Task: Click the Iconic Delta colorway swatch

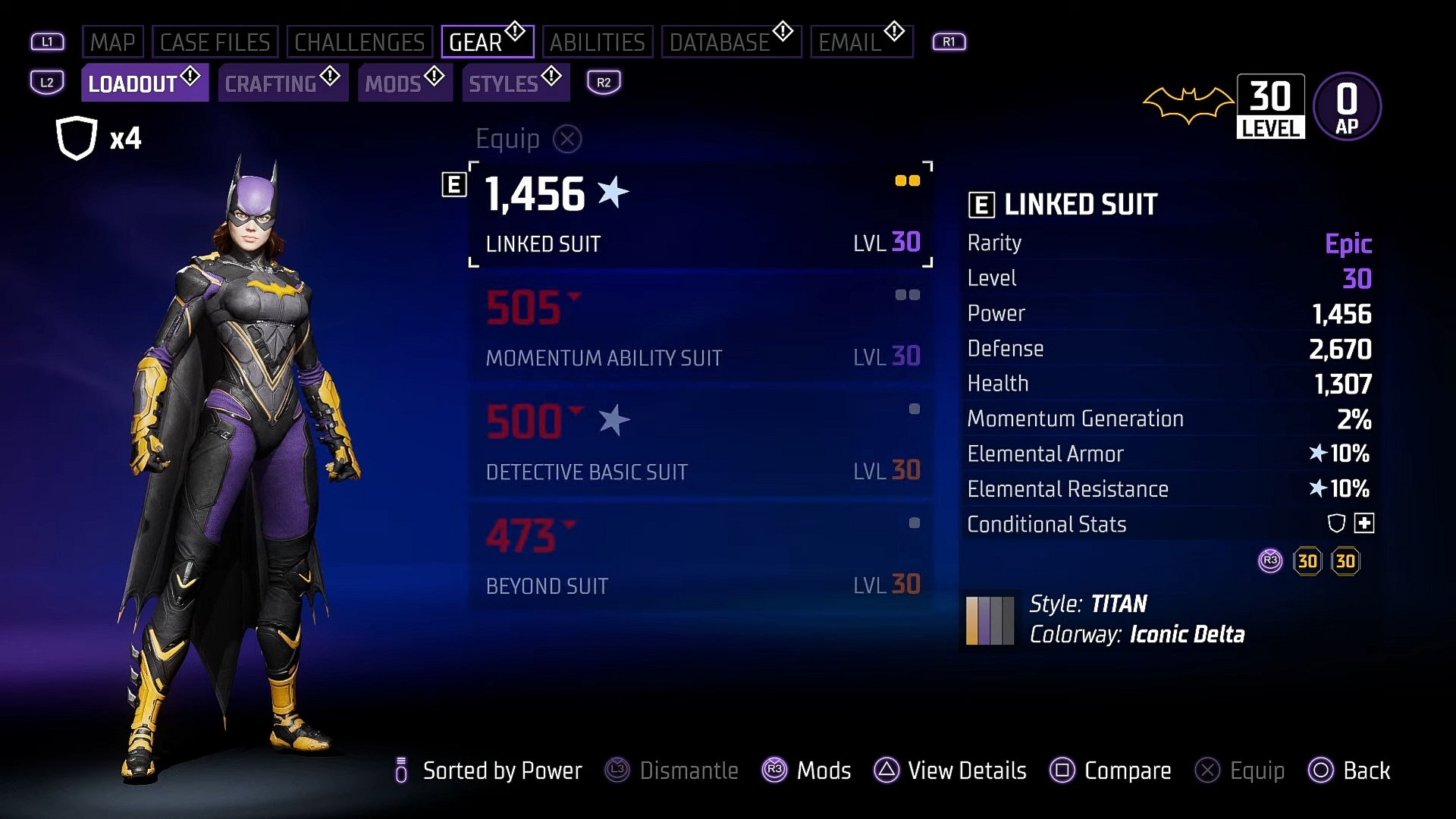Action: pos(990,620)
